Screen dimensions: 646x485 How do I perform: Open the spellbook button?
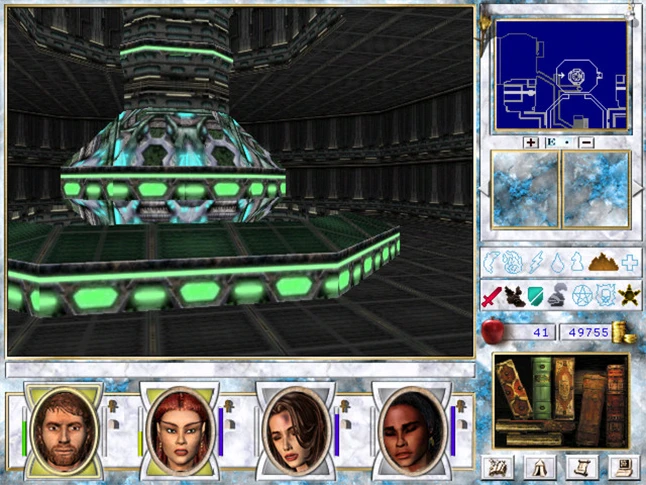tap(497, 466)
